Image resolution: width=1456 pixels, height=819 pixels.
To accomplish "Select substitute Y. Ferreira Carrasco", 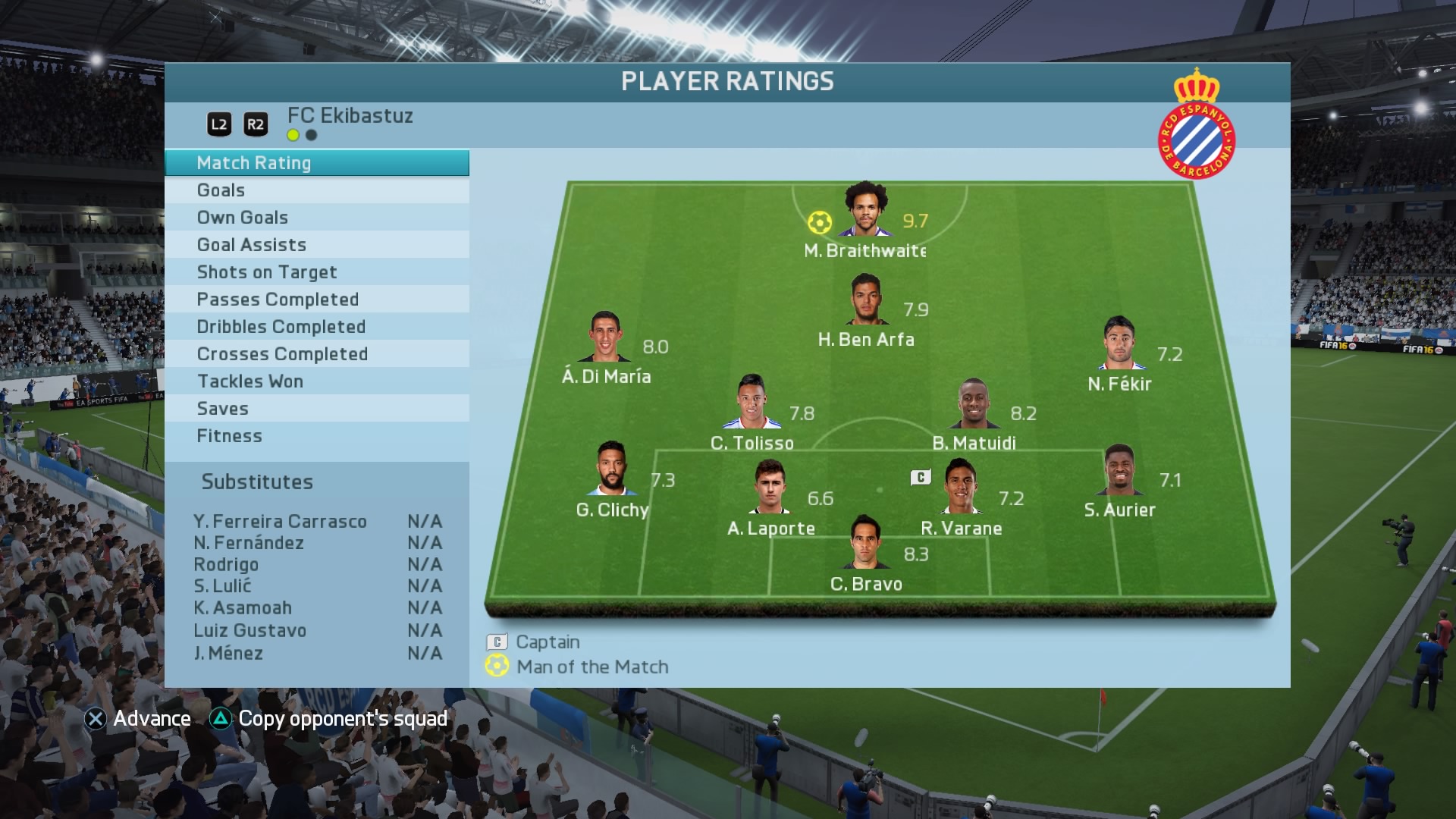I will click(317, 522).
